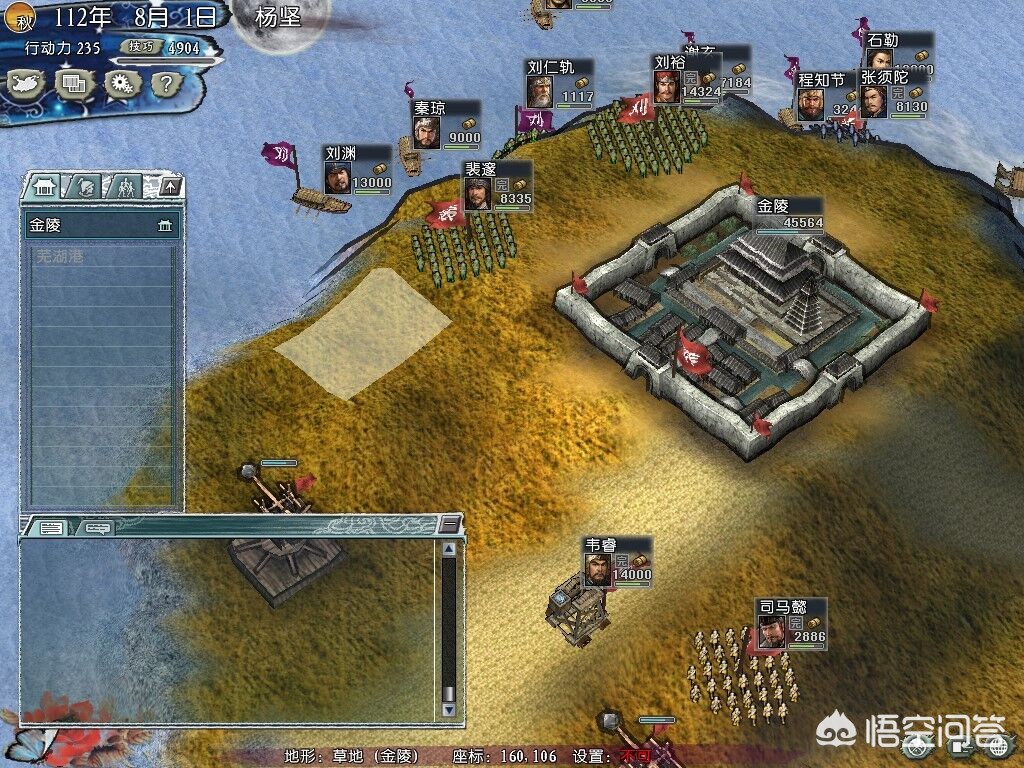Click the log scrollbar's down arrow

coord(449,709)
